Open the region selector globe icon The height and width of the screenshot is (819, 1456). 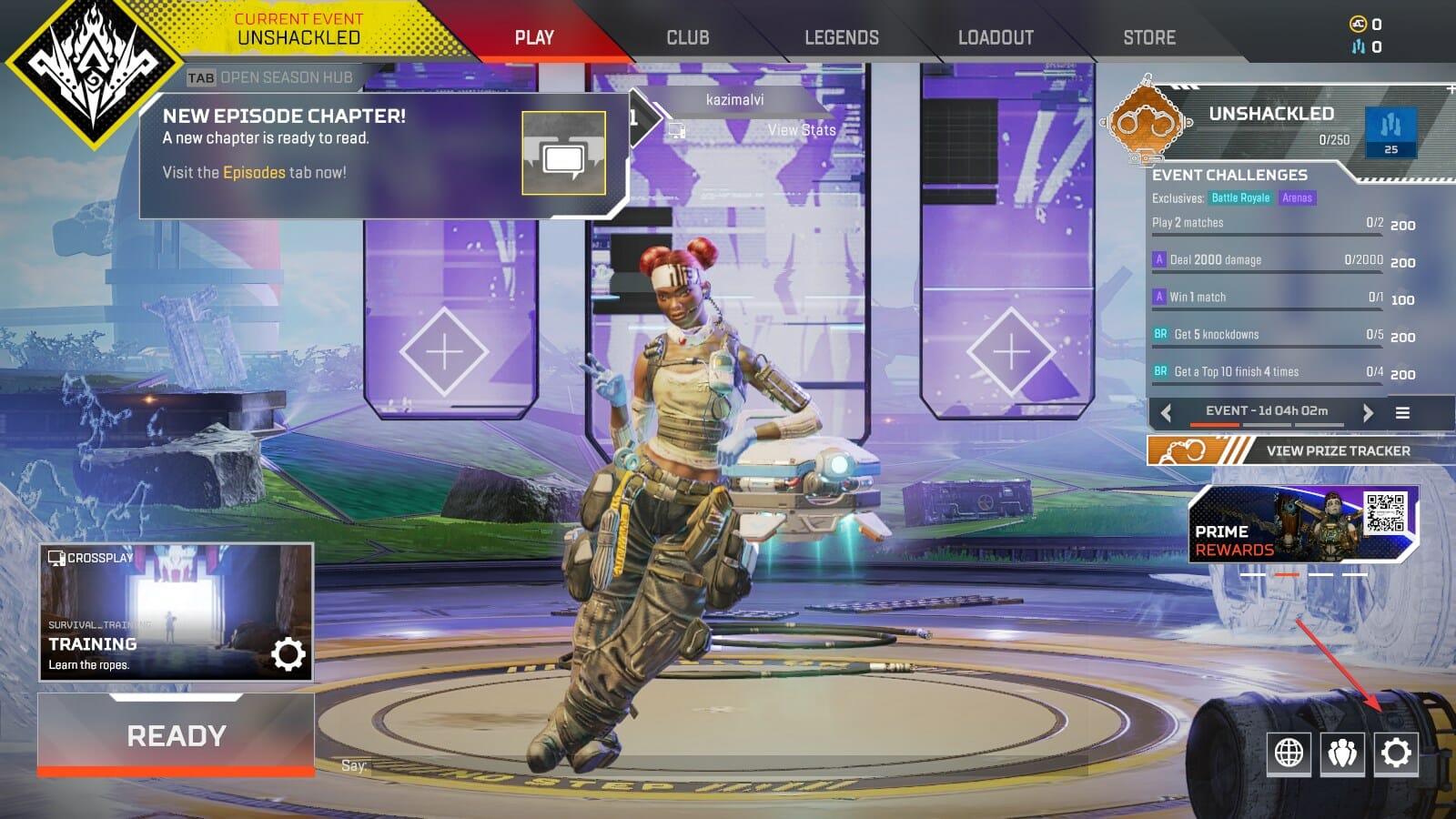pyautogui.click(x=1288, y=753)
